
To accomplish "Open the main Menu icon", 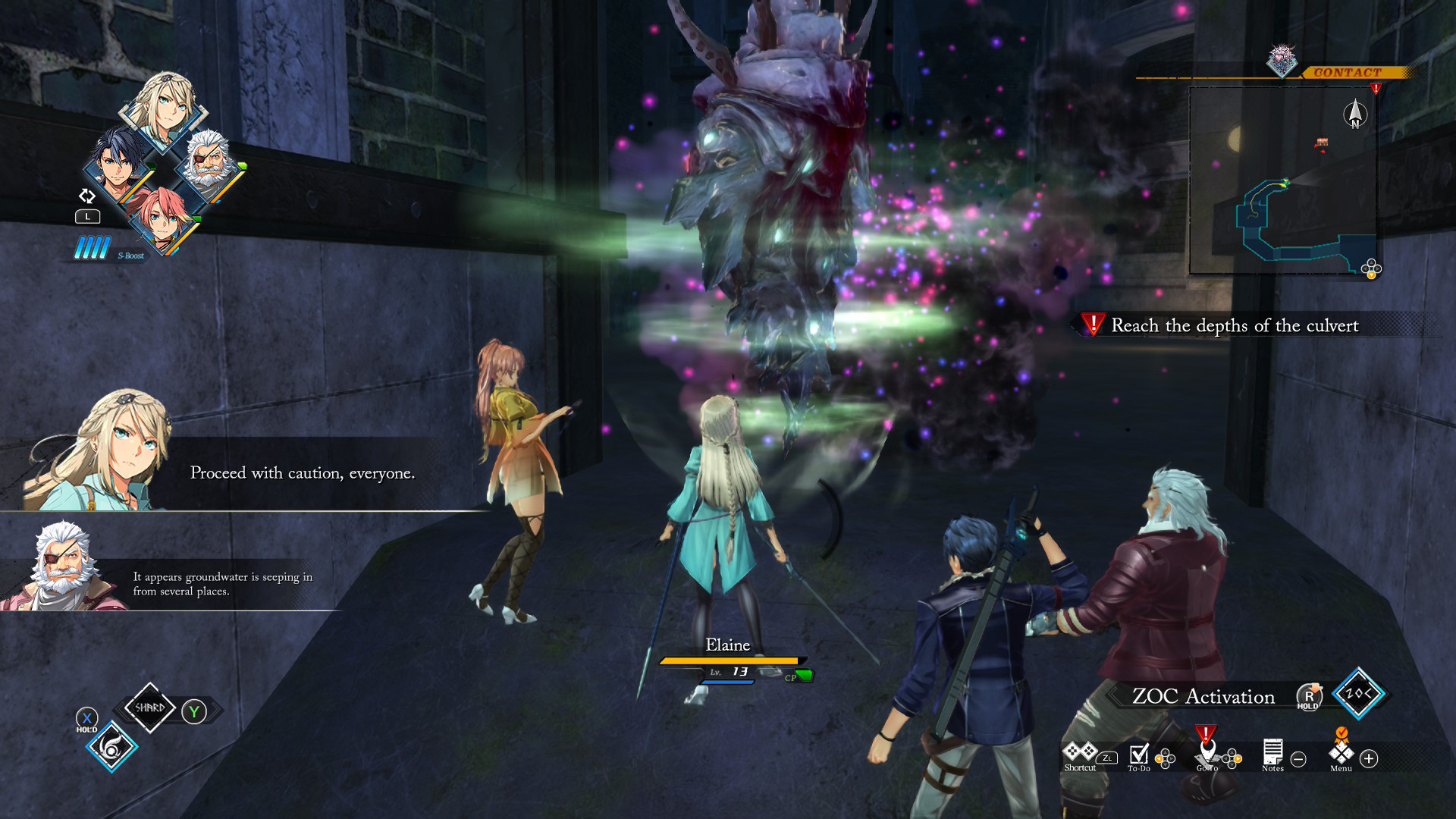I will (1341, 754).
